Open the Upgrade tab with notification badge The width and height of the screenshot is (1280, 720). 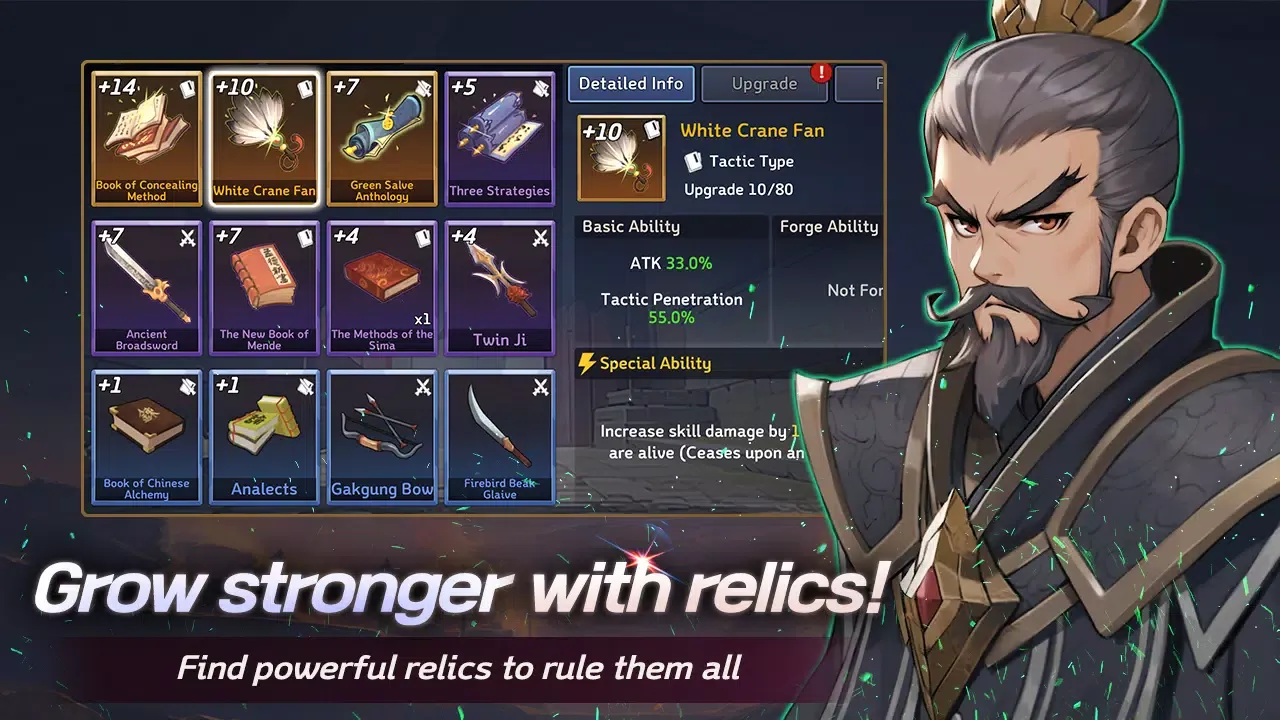(764, 85)
